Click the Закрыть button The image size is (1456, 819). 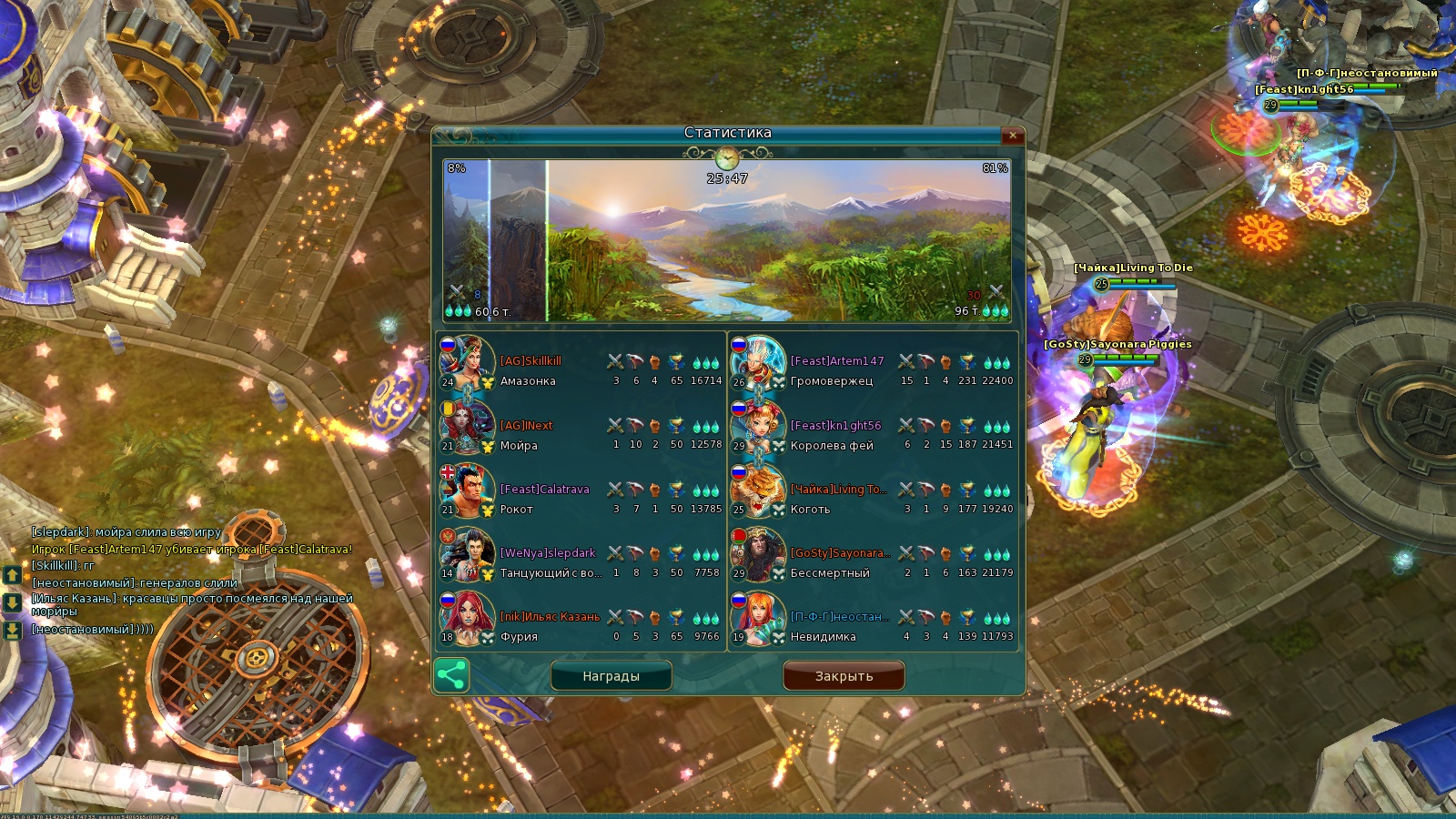pos(844,676)
